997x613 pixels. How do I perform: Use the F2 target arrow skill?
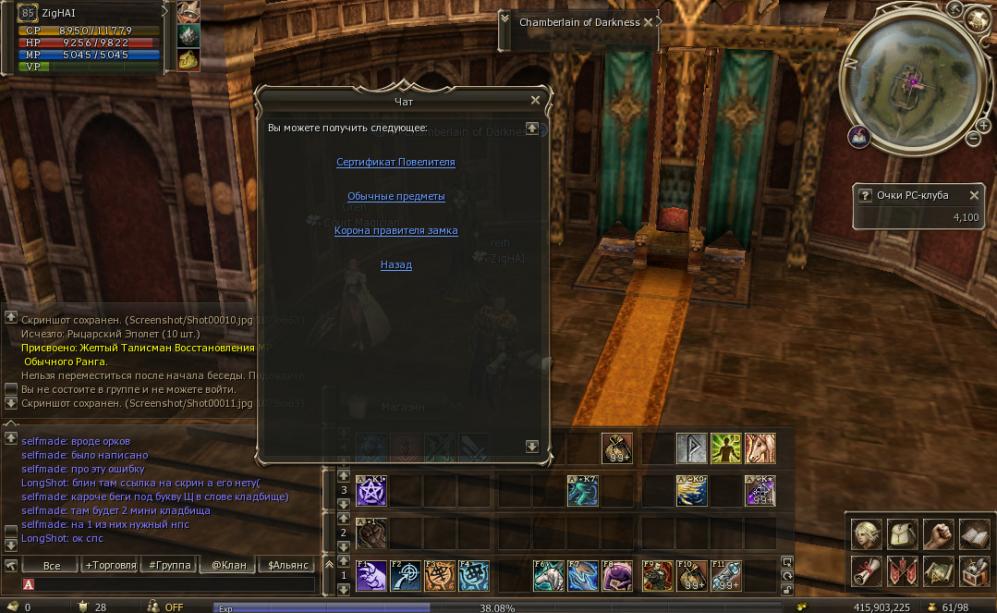click(406, 576)
